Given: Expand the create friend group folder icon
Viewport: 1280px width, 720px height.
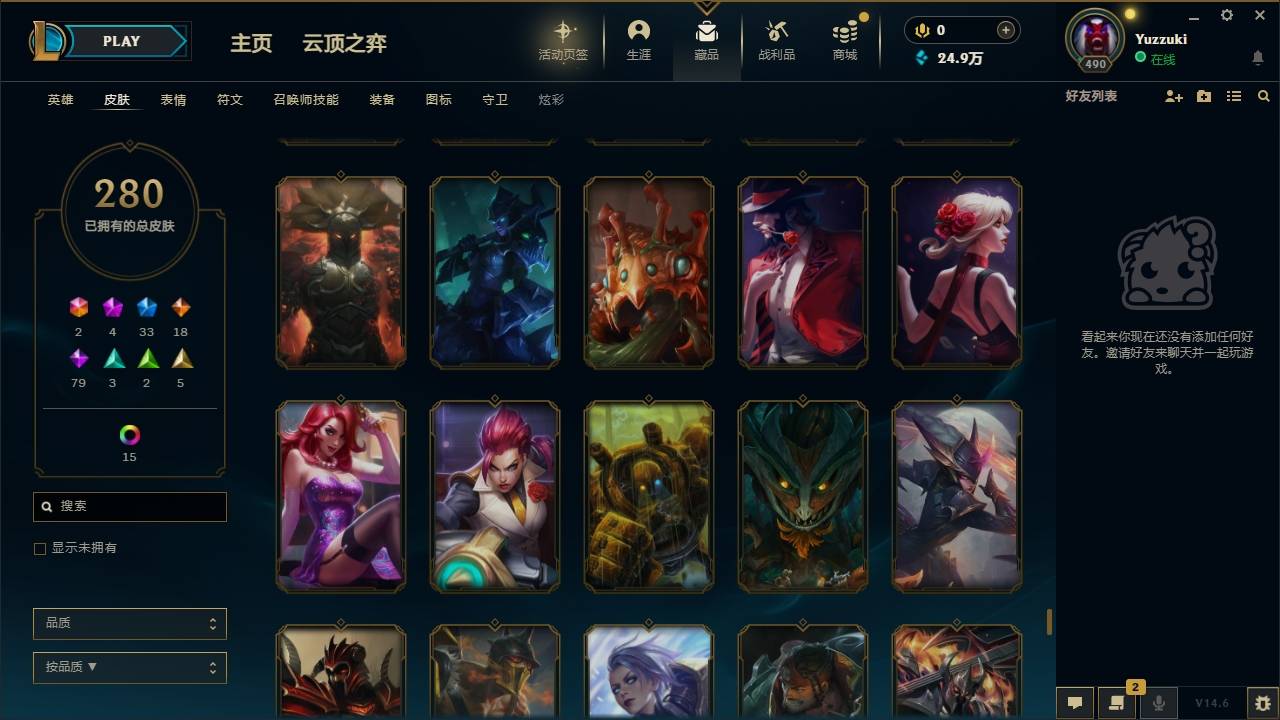Looking at the screenshot, I should tap(1202, 96).
